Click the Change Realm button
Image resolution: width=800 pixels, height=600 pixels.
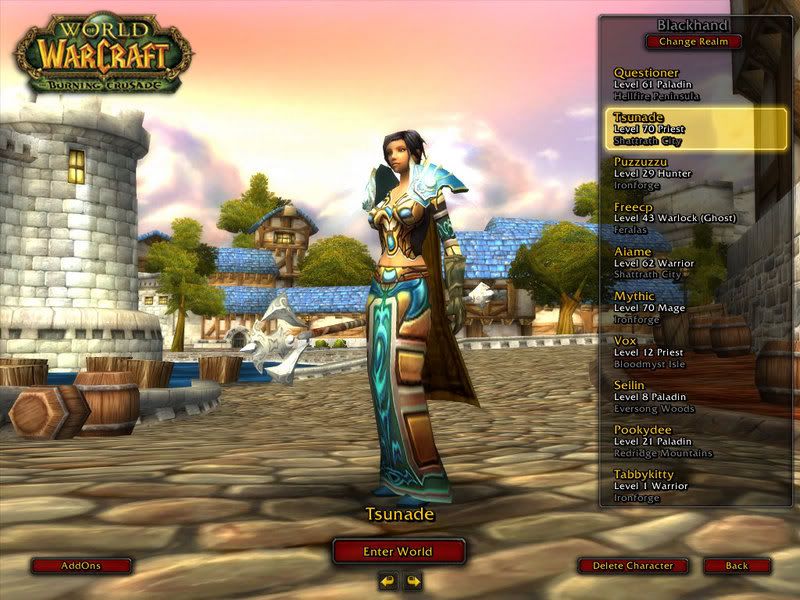pos(694,42)
